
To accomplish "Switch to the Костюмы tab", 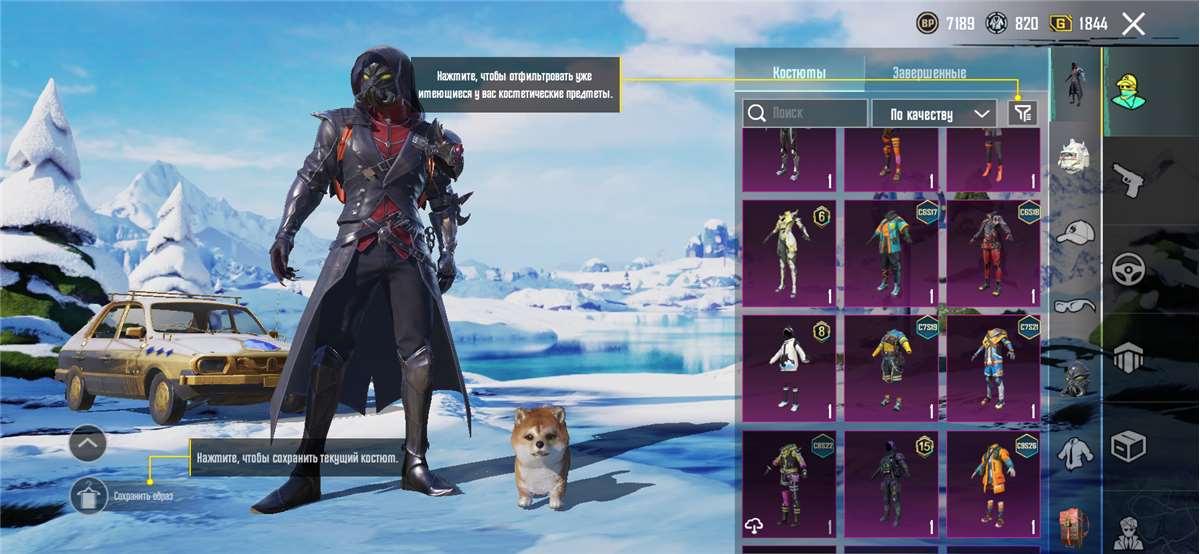I will (x=799, y=73).
